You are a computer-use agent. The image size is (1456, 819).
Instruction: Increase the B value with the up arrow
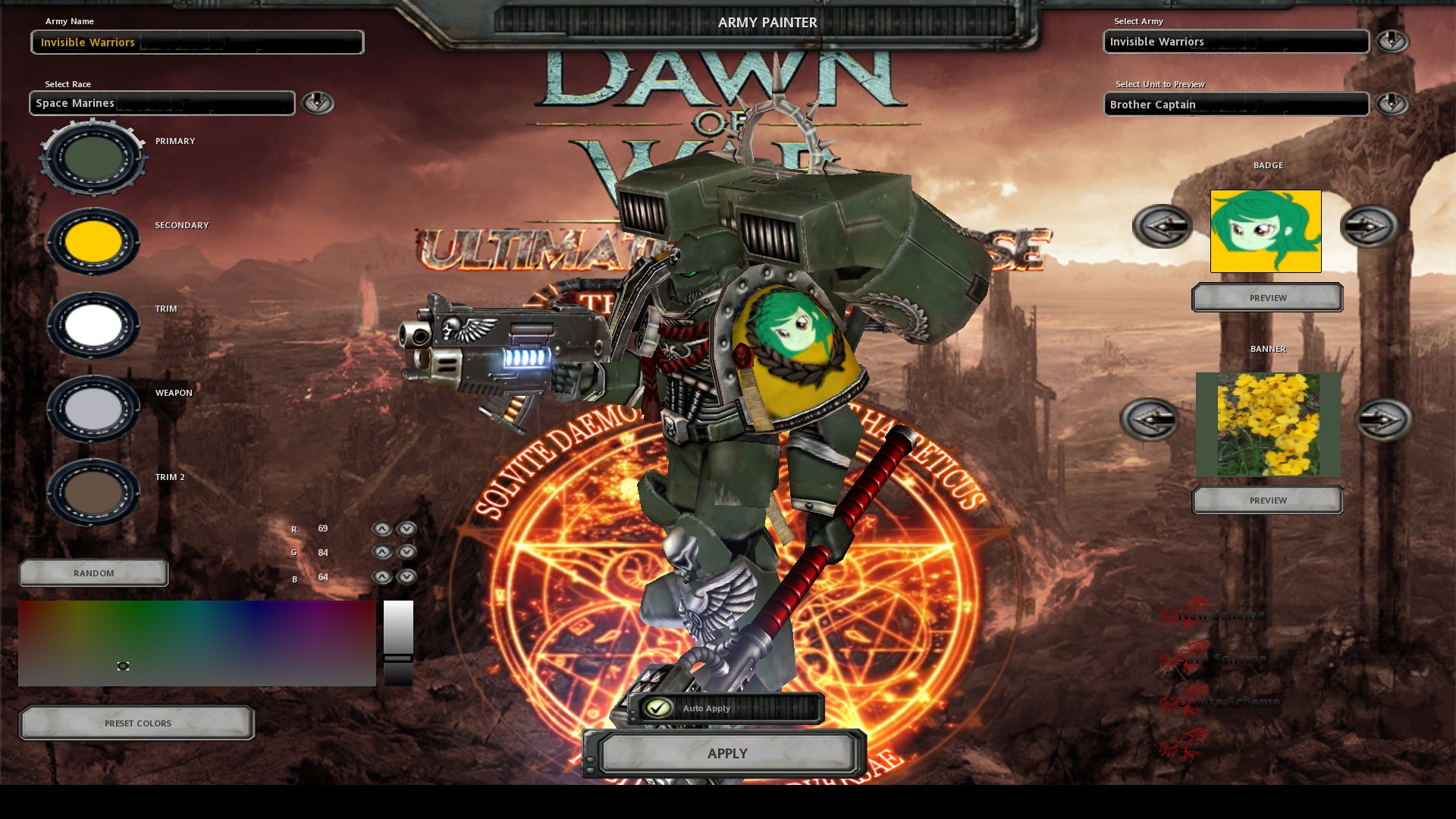point(383,576)
